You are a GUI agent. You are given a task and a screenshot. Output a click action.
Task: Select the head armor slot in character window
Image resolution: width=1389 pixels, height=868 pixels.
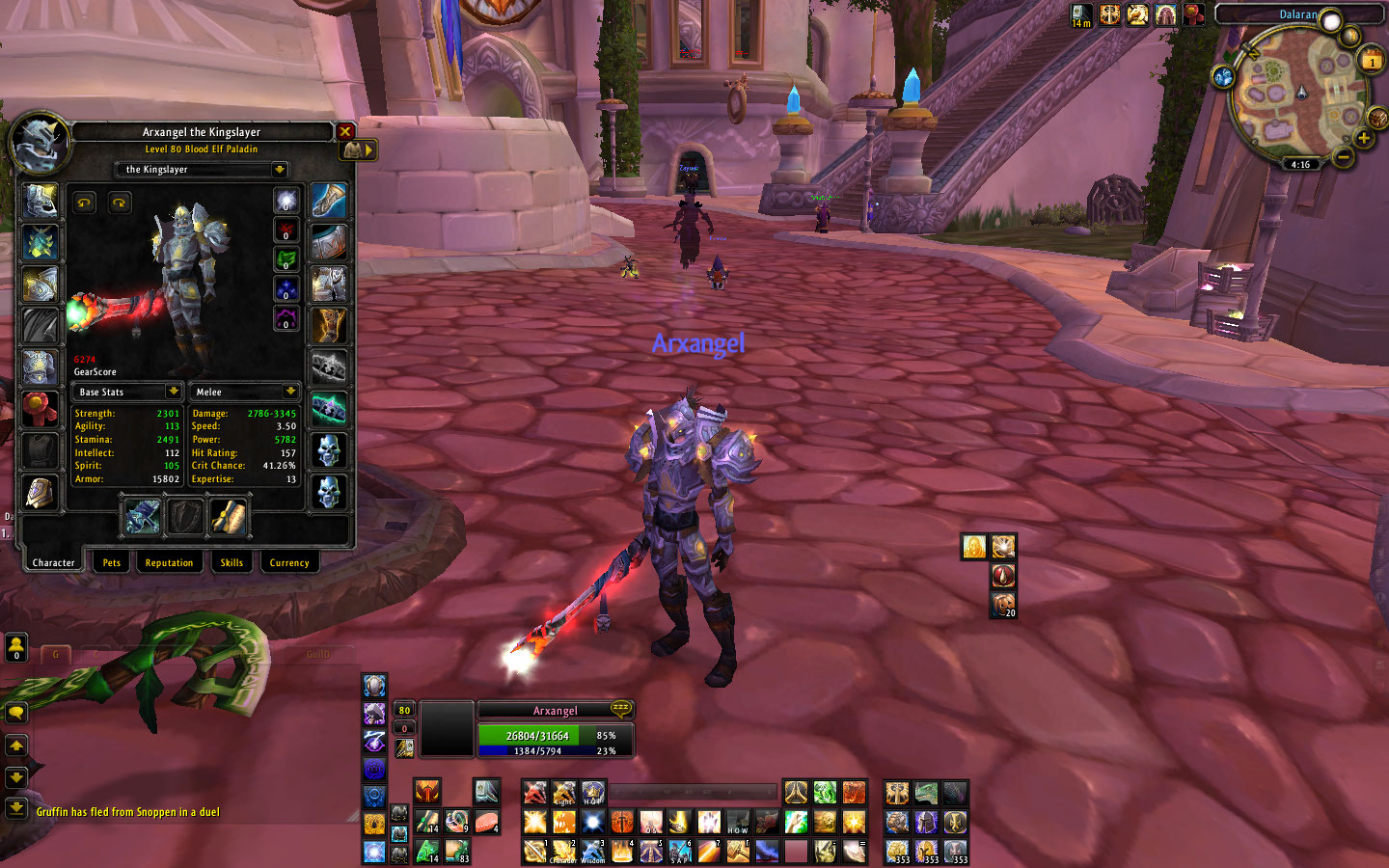click(x=41, y=200)
